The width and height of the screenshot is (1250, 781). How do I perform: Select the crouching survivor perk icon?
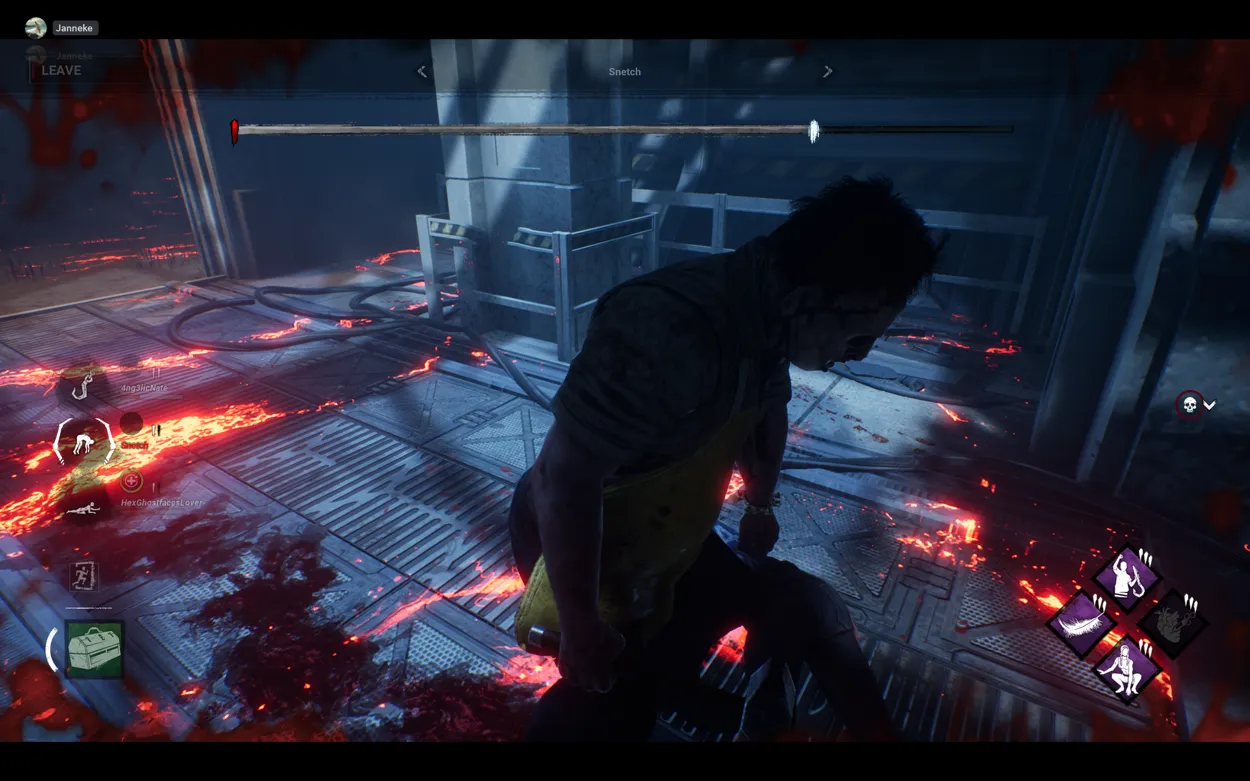pos(1127,669)
